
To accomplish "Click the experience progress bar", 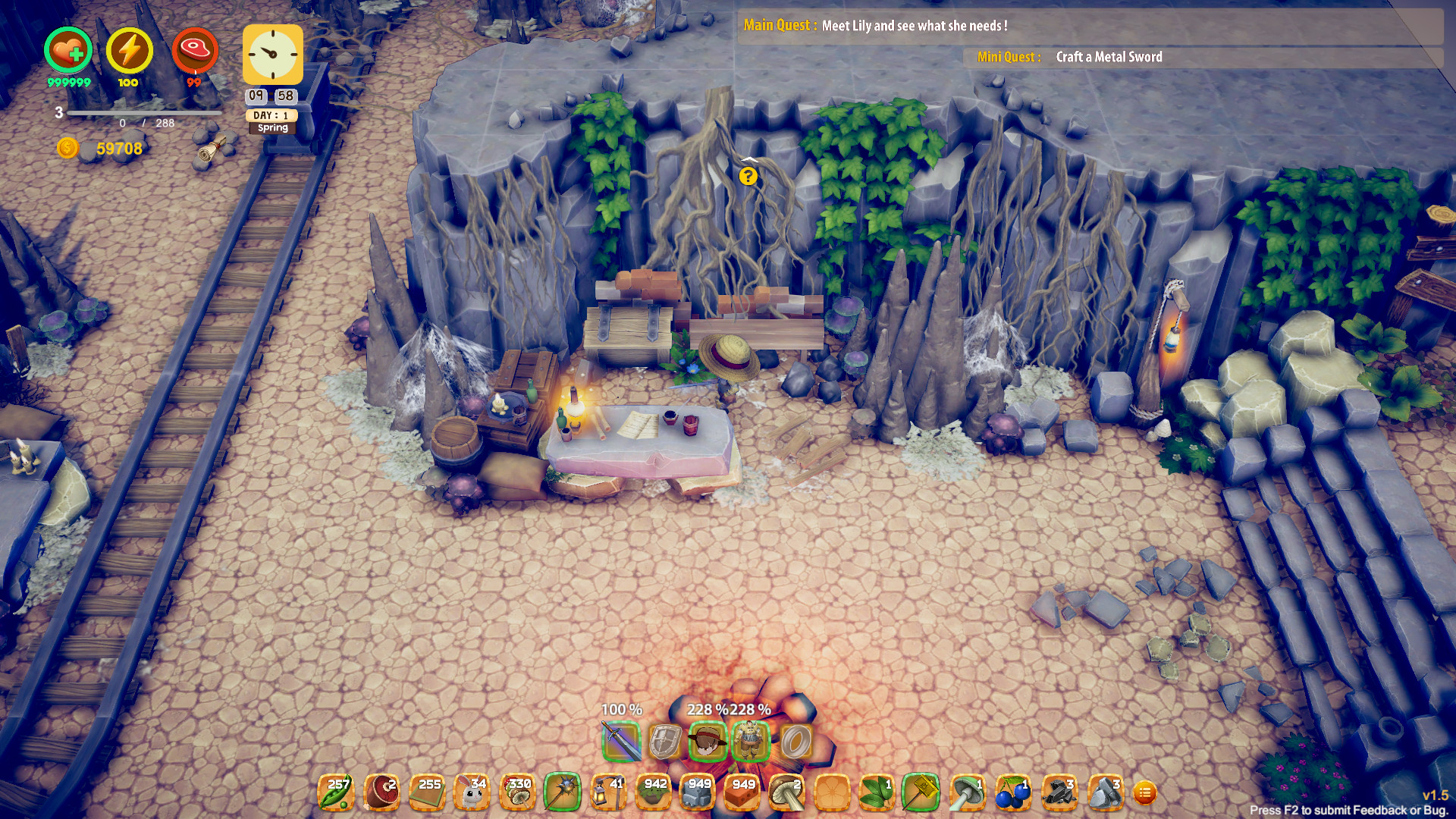I will click(x=144, y=112).
